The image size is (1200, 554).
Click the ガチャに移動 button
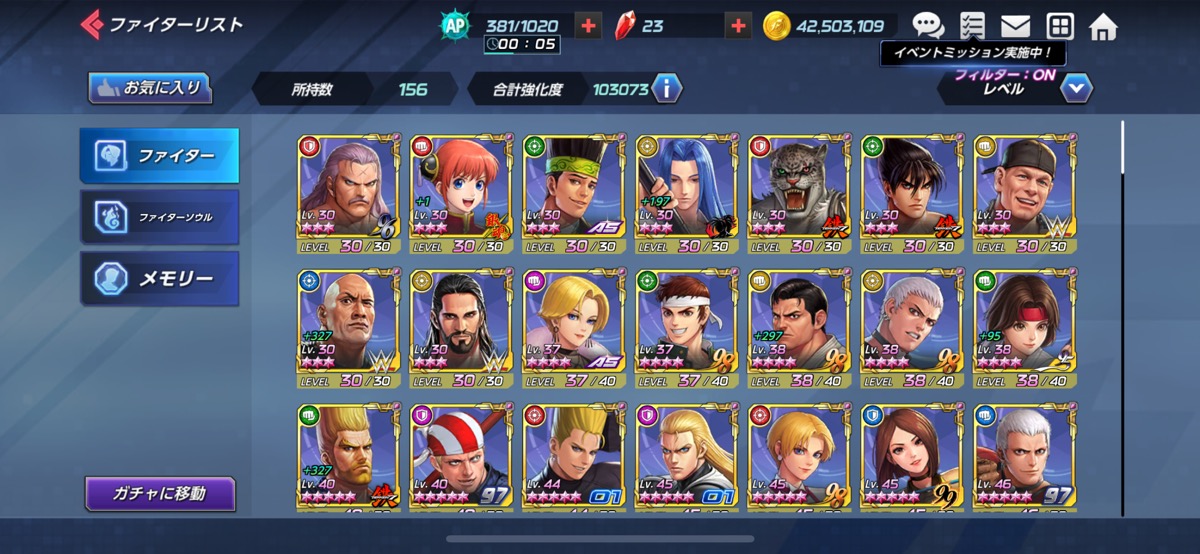tap(160, 493)
